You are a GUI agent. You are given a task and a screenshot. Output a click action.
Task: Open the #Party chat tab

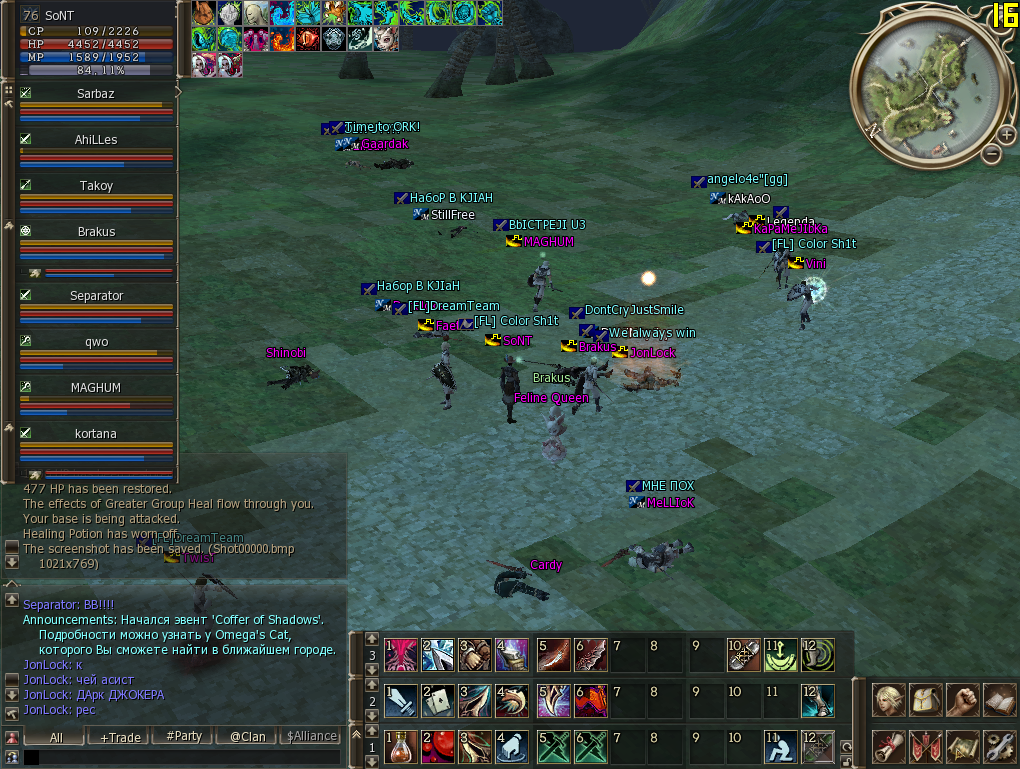(184, 736)
